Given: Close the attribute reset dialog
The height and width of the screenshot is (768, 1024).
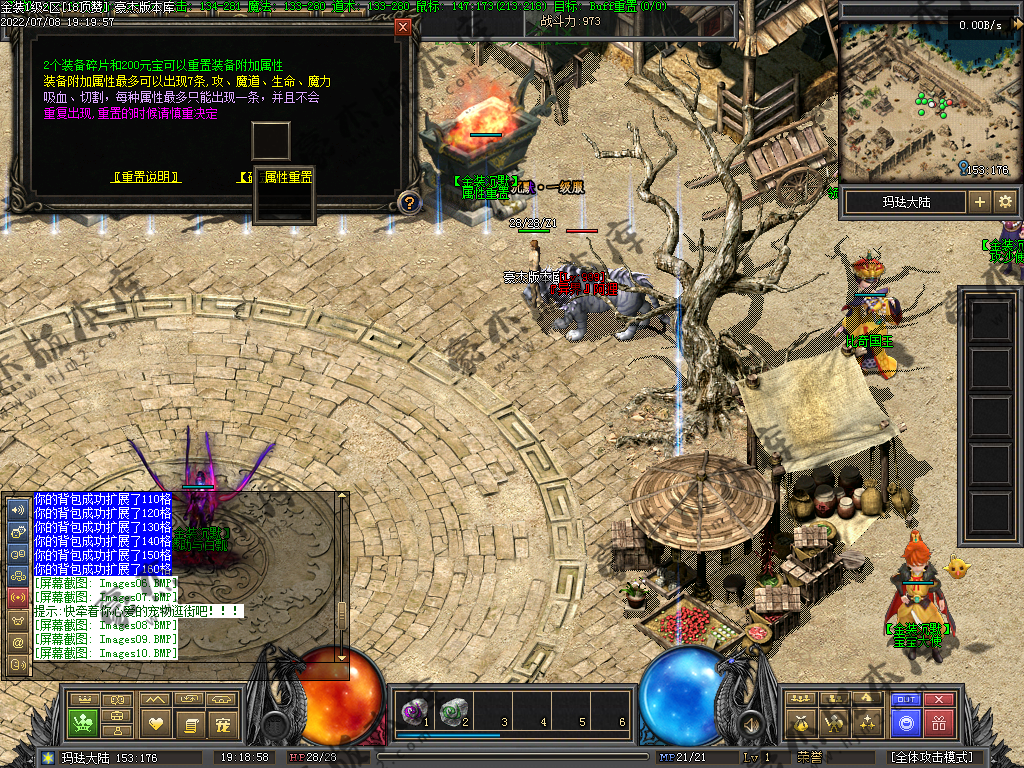Looking at the screenshot, I should [403, 27].
